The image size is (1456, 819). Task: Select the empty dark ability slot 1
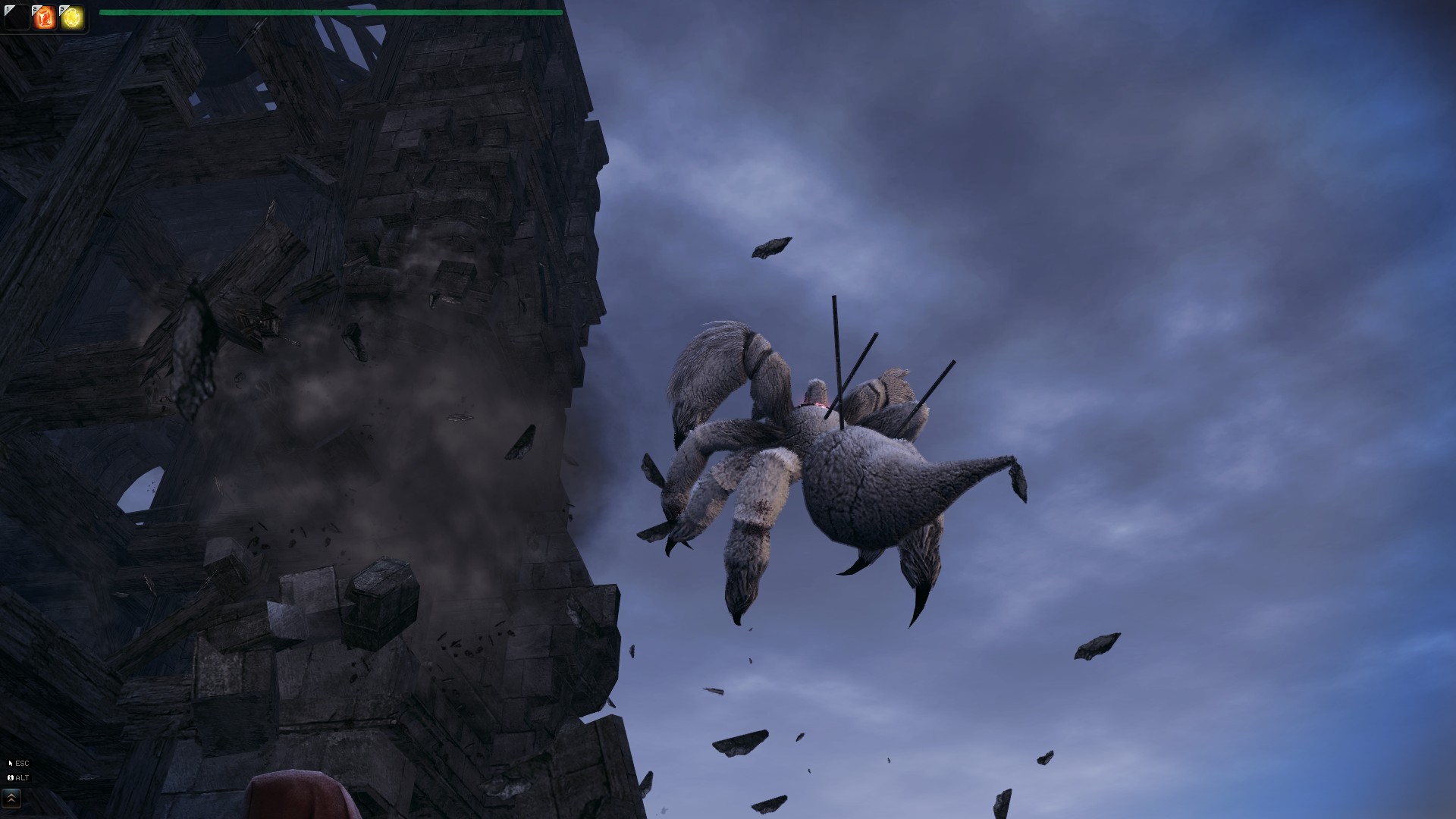coord(16,17)
